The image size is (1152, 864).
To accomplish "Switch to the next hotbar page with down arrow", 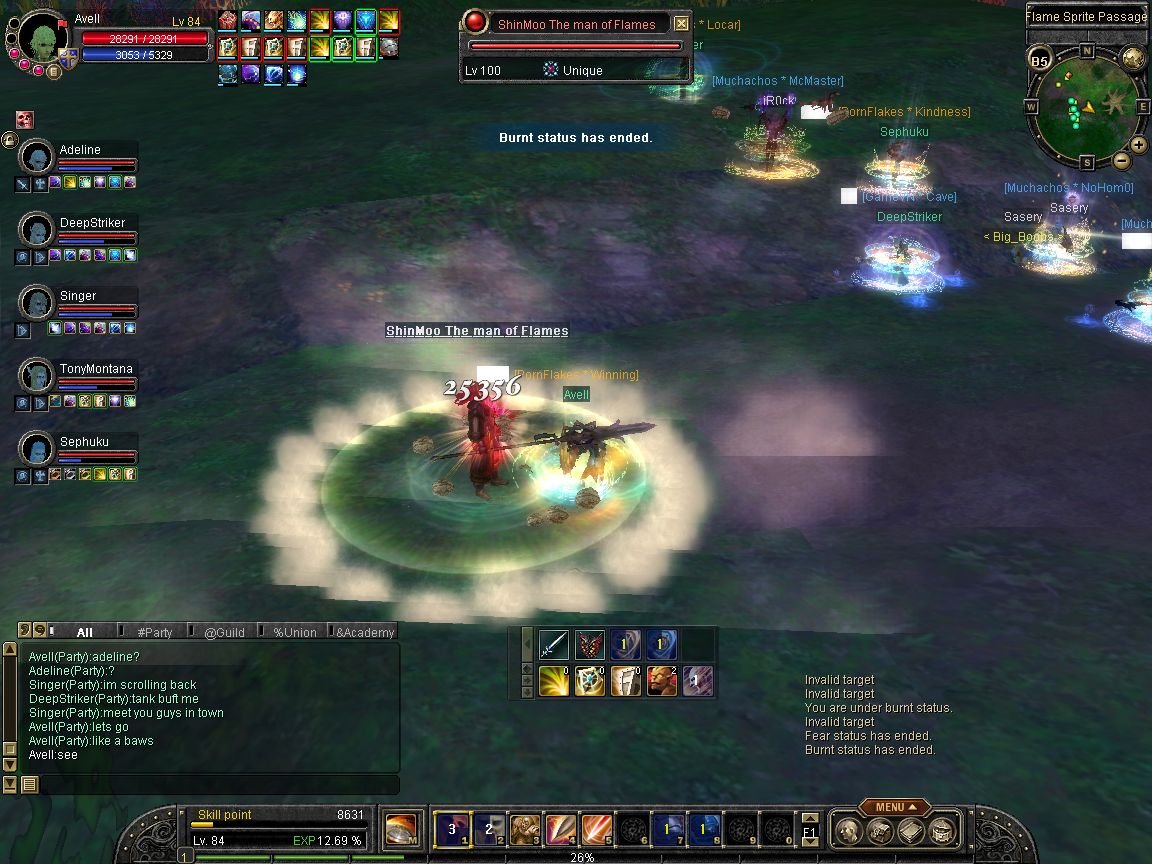I will pyautogui.click(x=810, y=841).
